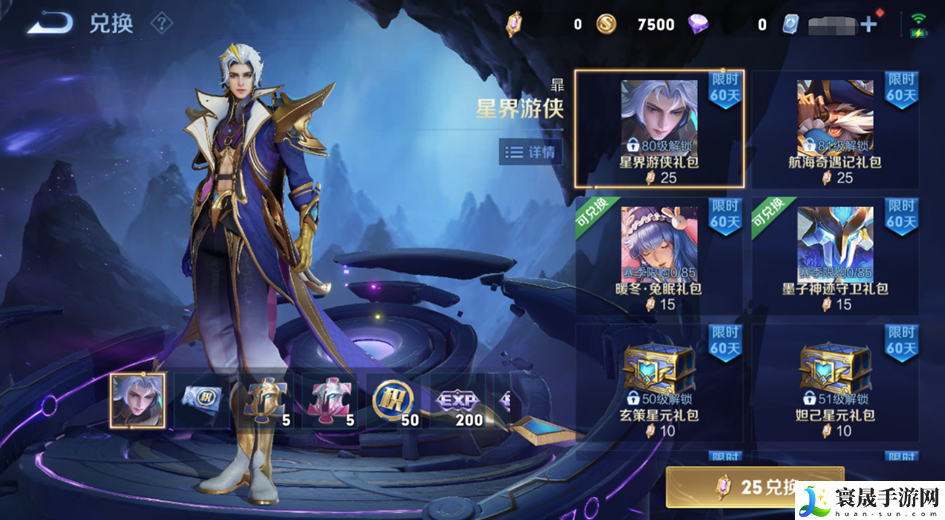This screenshot has height=520, width=945.
Task: Tap the plus button to add currency
Action: point(868,24)
